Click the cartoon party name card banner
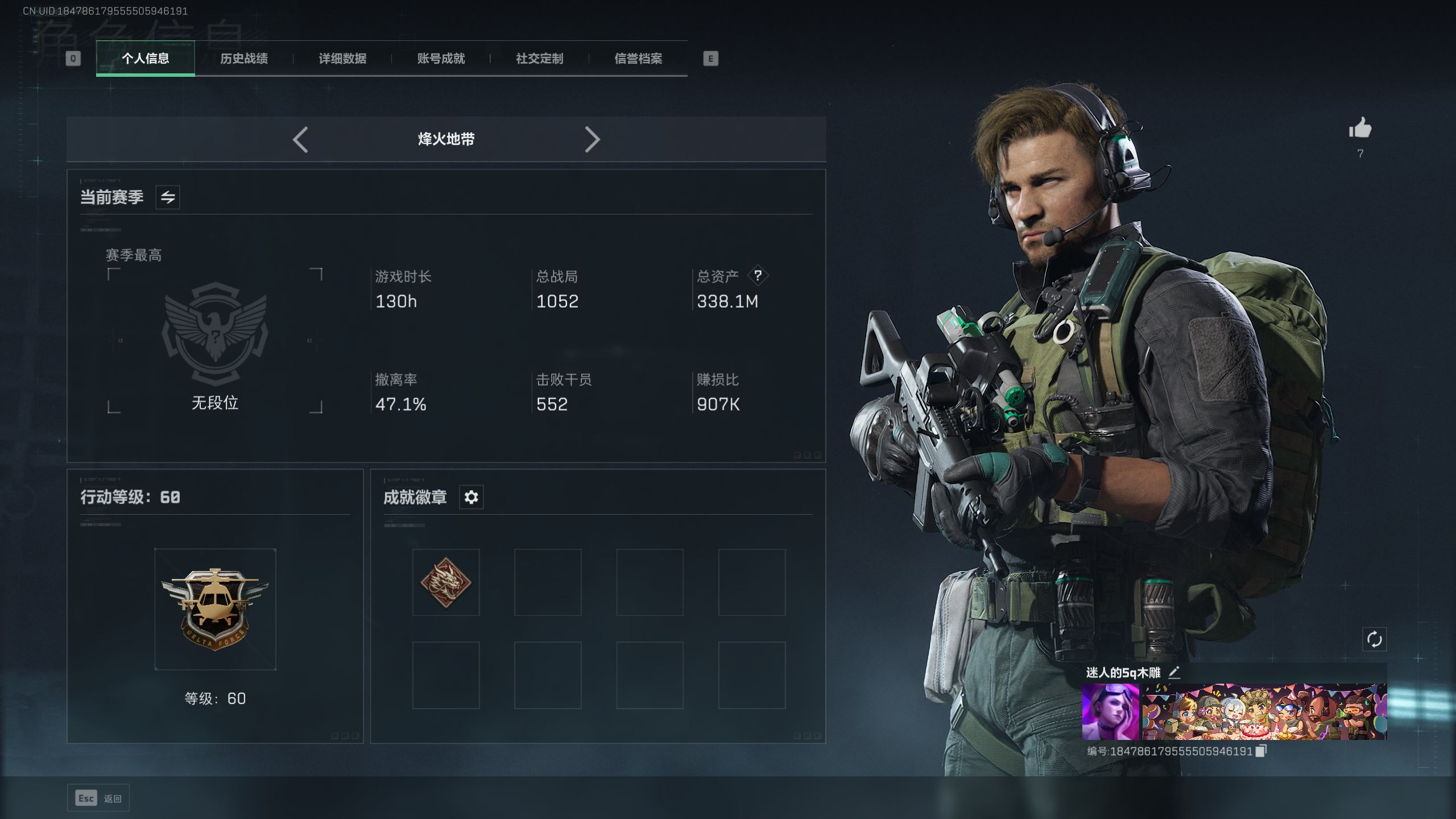 click(x=1264, y=712)
